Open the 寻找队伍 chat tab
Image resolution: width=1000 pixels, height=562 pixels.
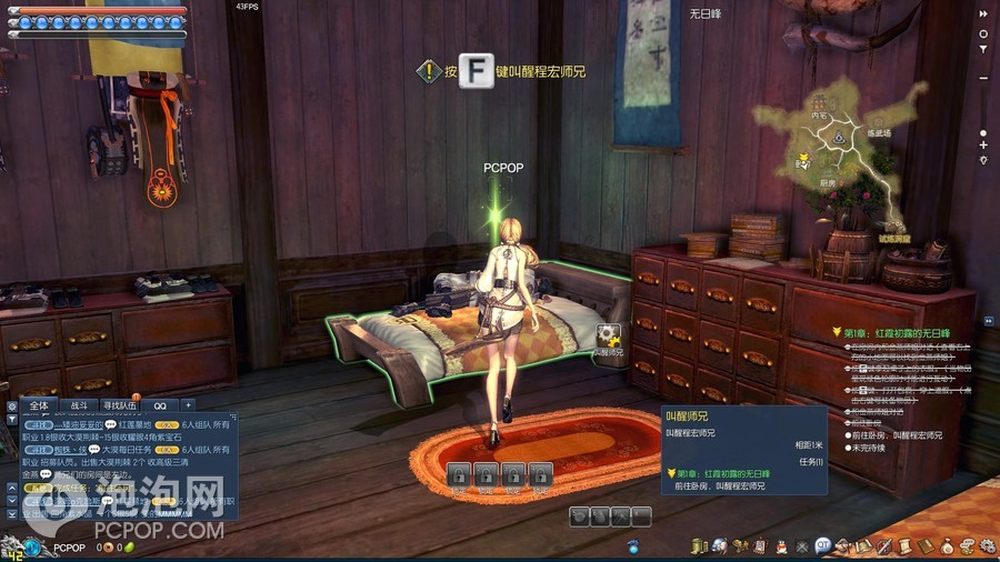click(120, 405)
